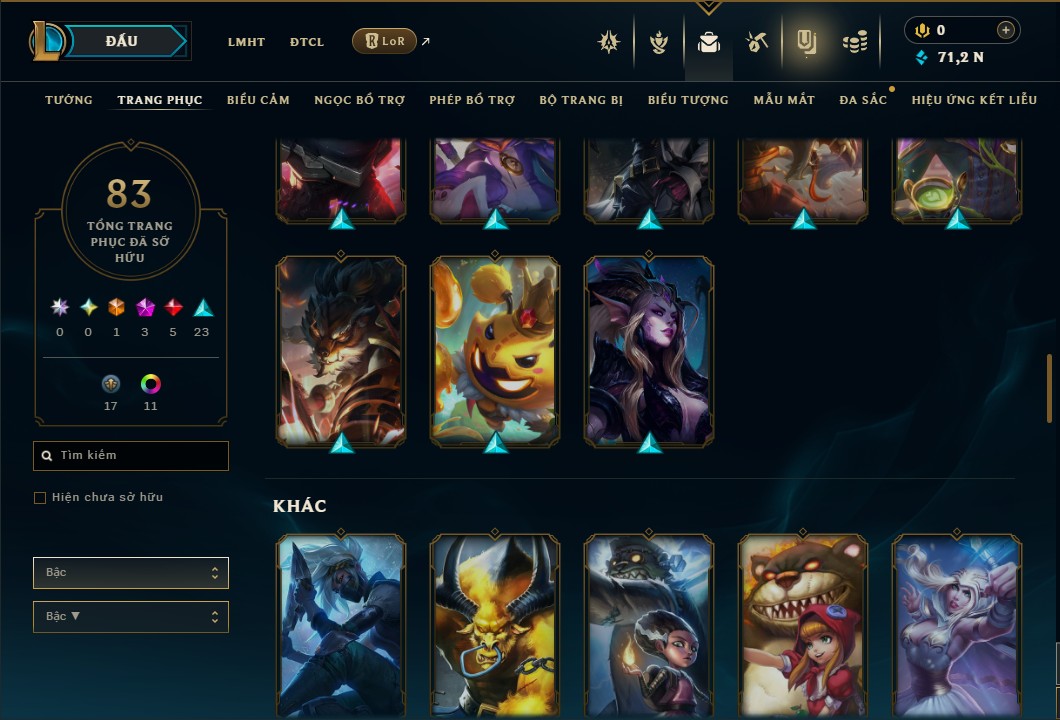
Task: Select the BIỂU CẢM emotes tab
Action: pos(258,100)
